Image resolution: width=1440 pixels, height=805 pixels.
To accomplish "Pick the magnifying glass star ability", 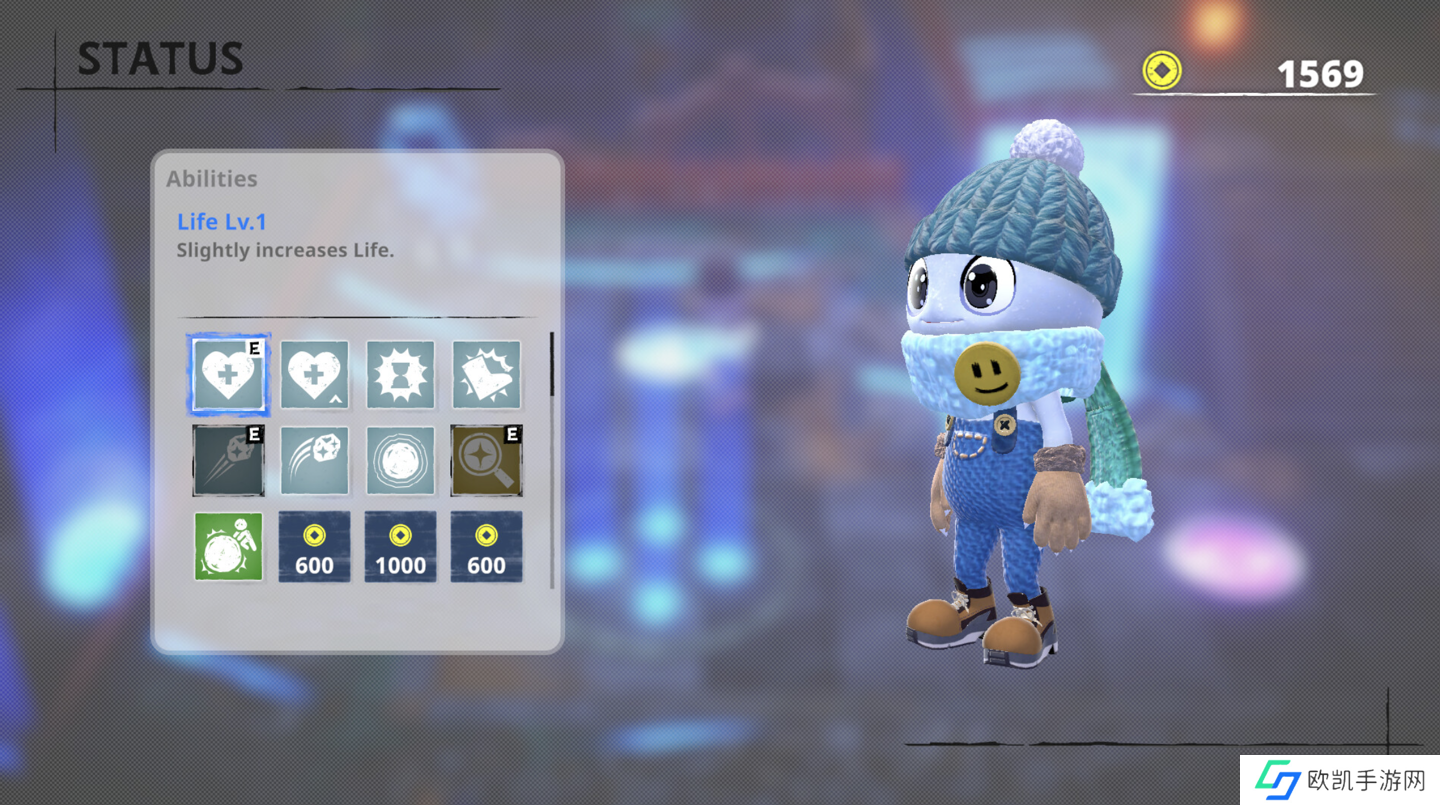I will point(487,461).
